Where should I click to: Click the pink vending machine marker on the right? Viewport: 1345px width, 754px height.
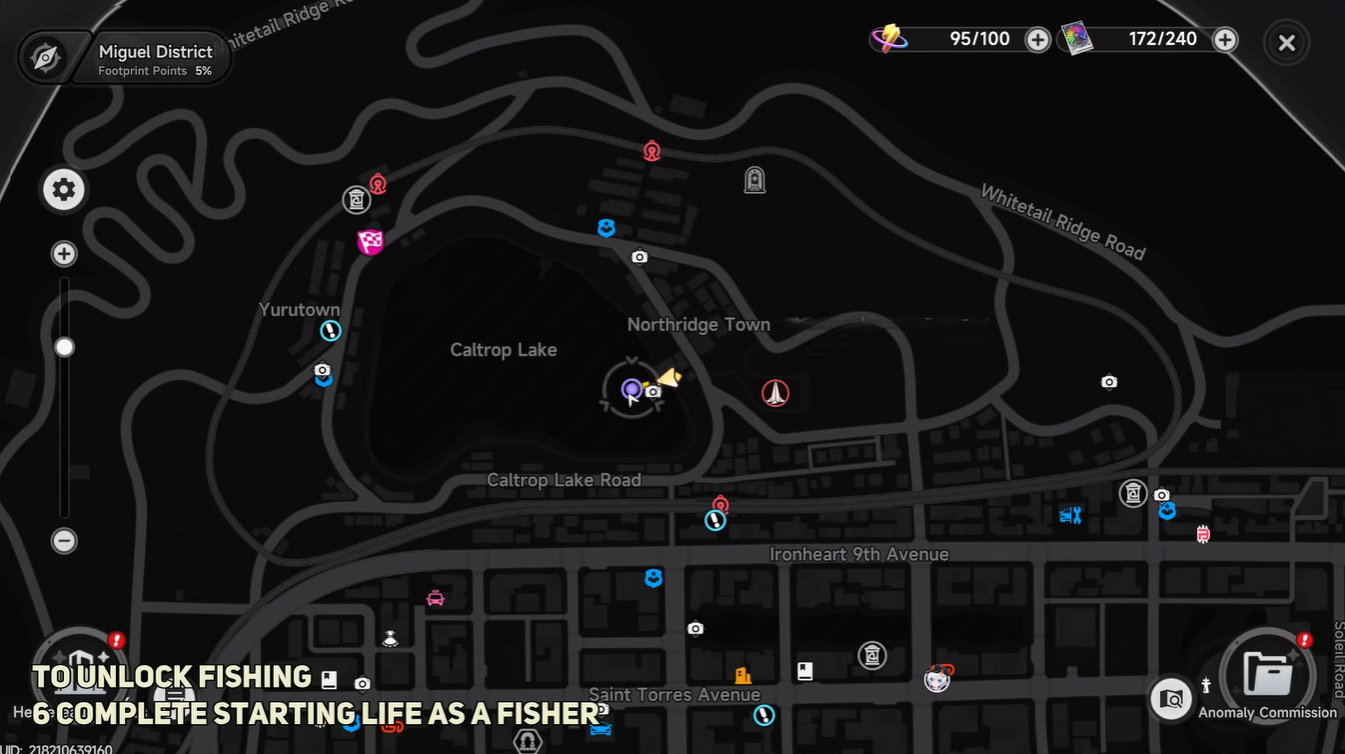[x=1198, y=534]
